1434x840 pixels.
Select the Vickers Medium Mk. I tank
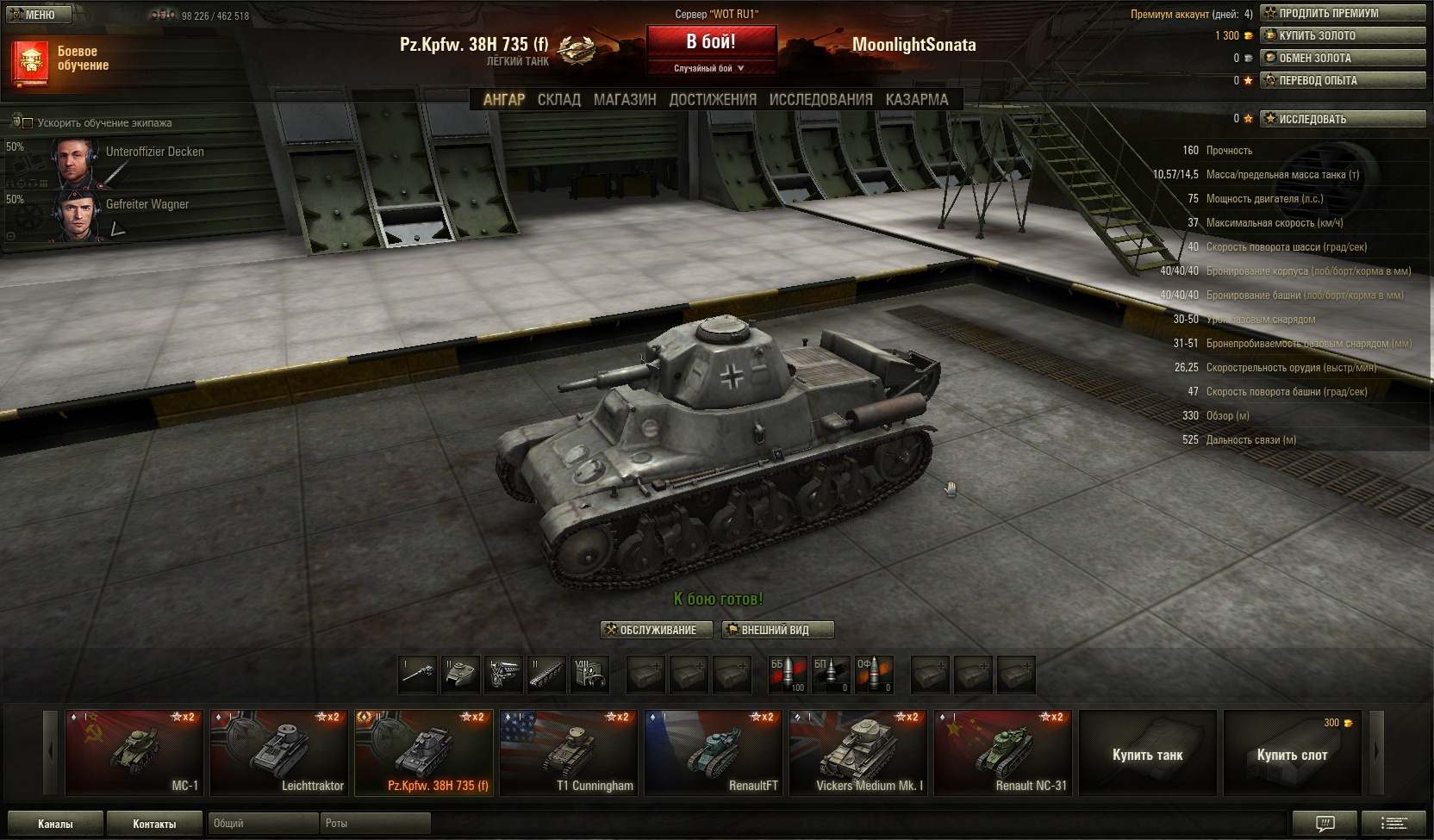tap(858, 752)
